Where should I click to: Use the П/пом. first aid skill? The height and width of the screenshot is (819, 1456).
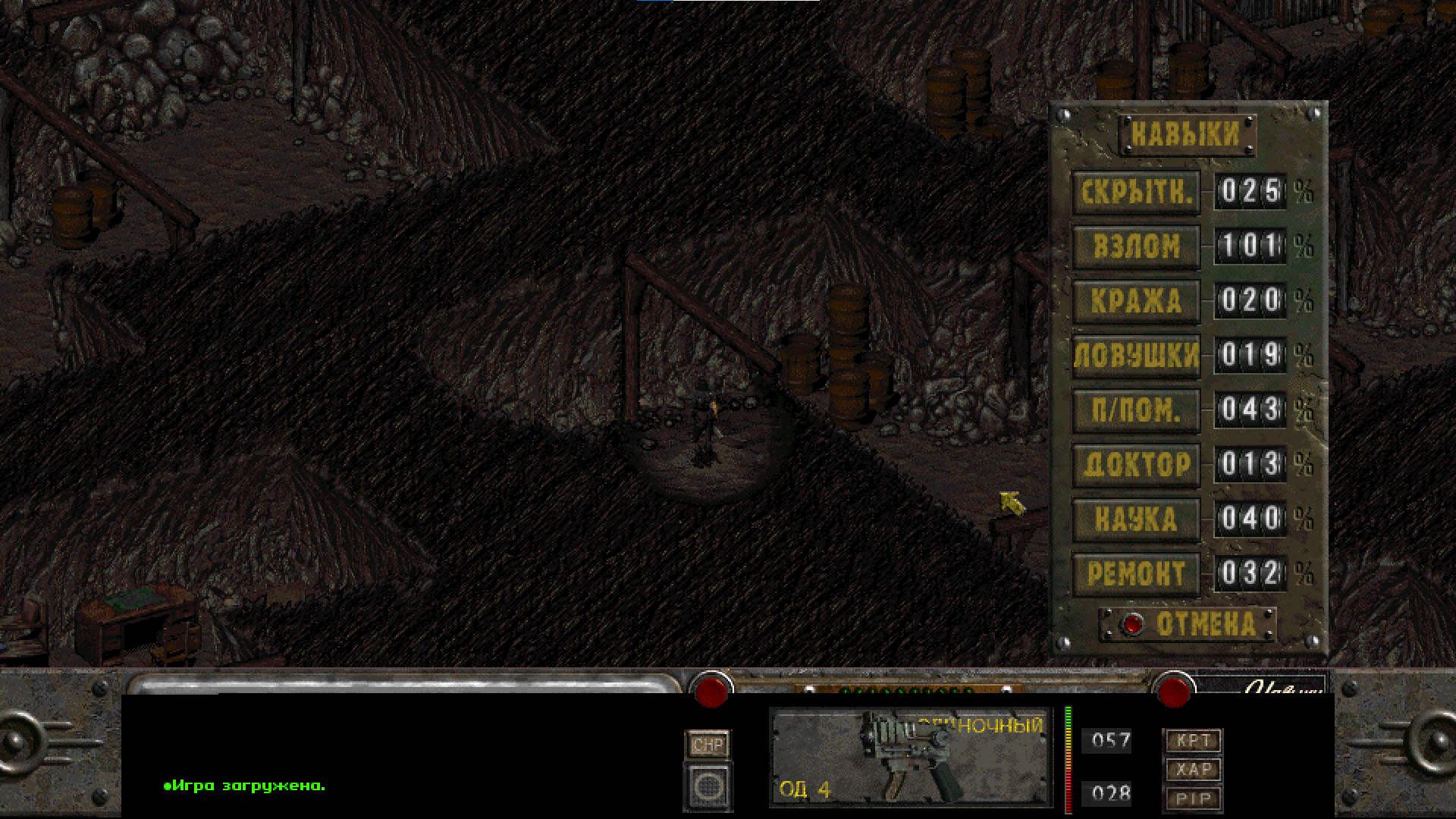pyautogui.click(x=1136, y=410)
